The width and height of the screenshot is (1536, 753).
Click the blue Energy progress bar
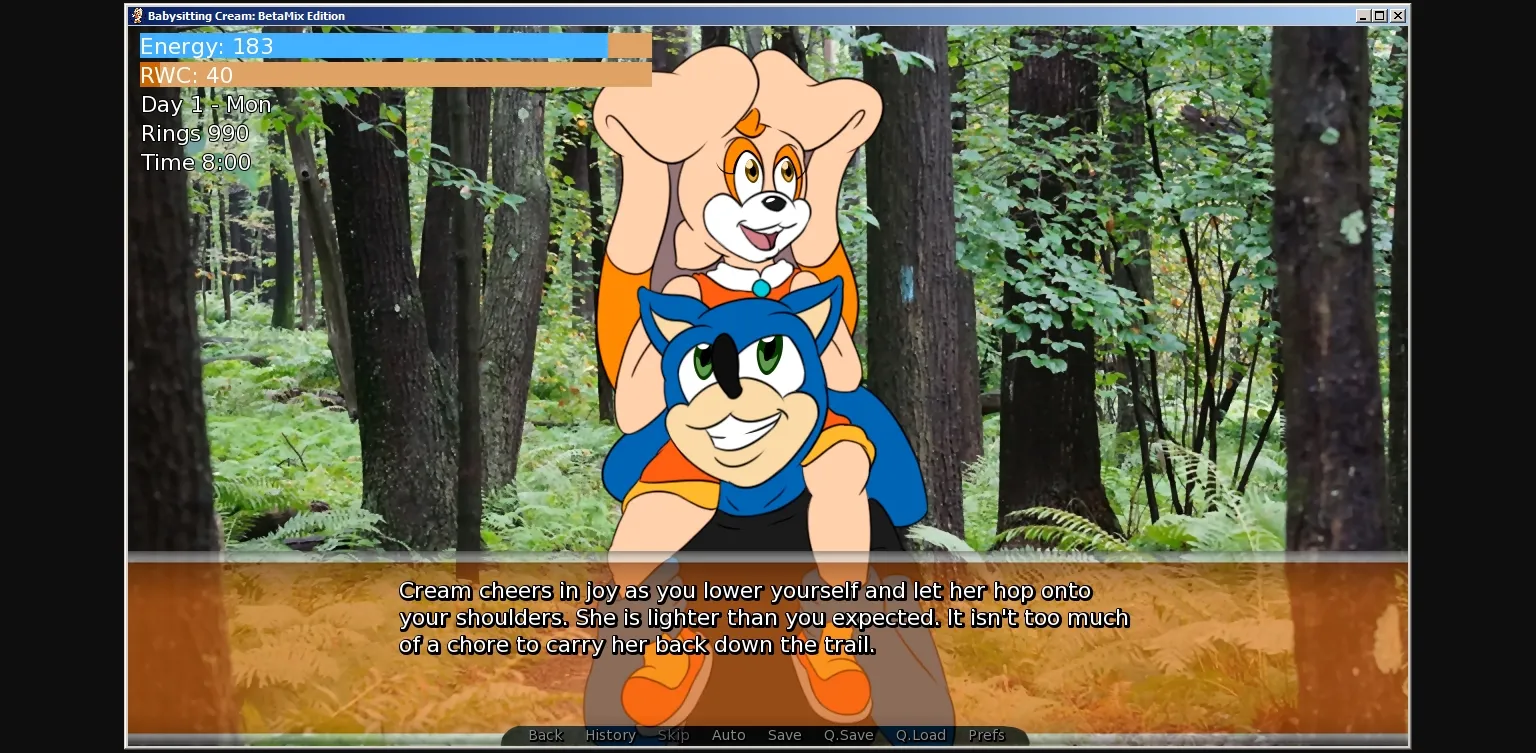370,45
